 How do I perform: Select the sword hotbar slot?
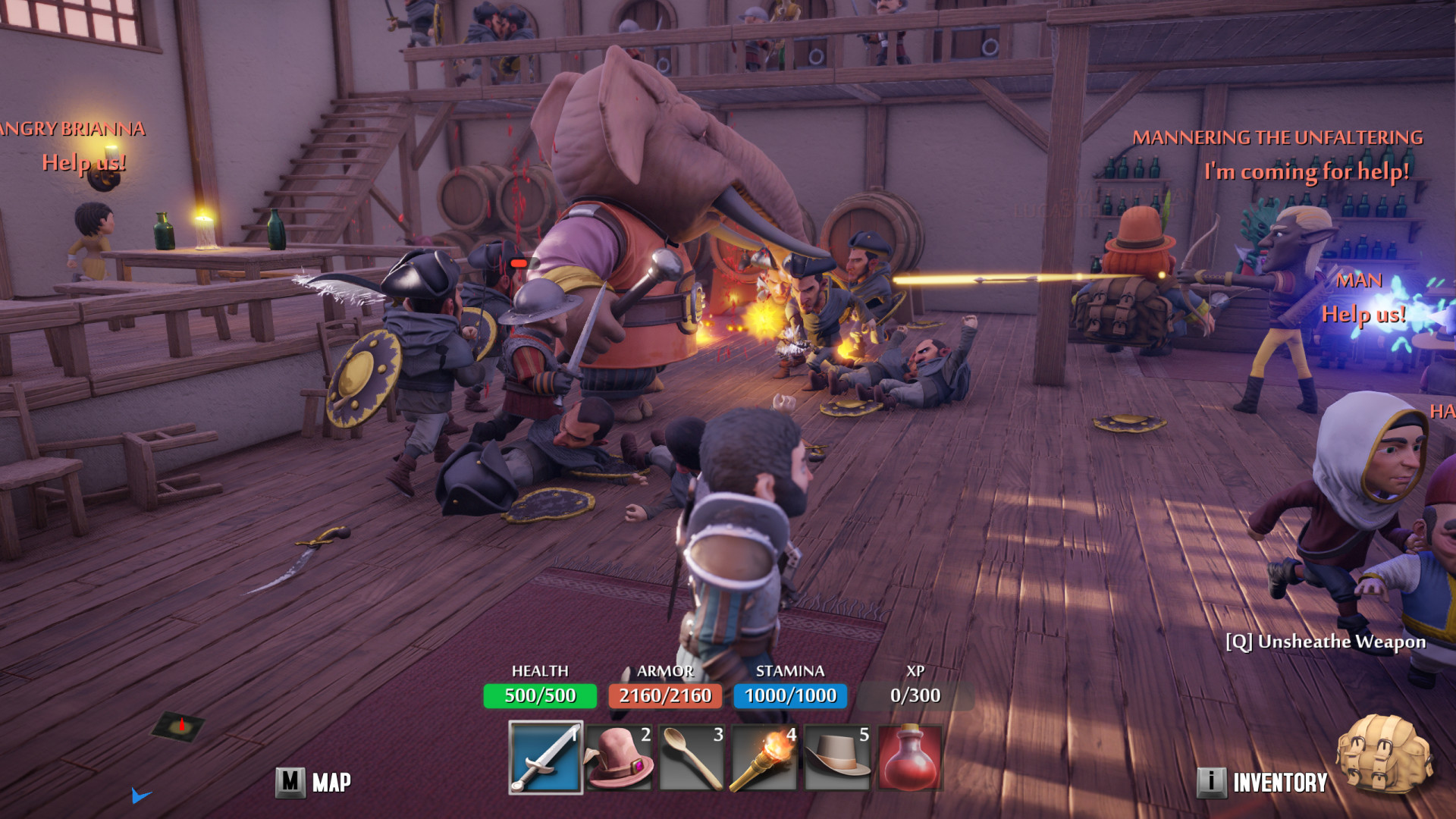point(545,758)
